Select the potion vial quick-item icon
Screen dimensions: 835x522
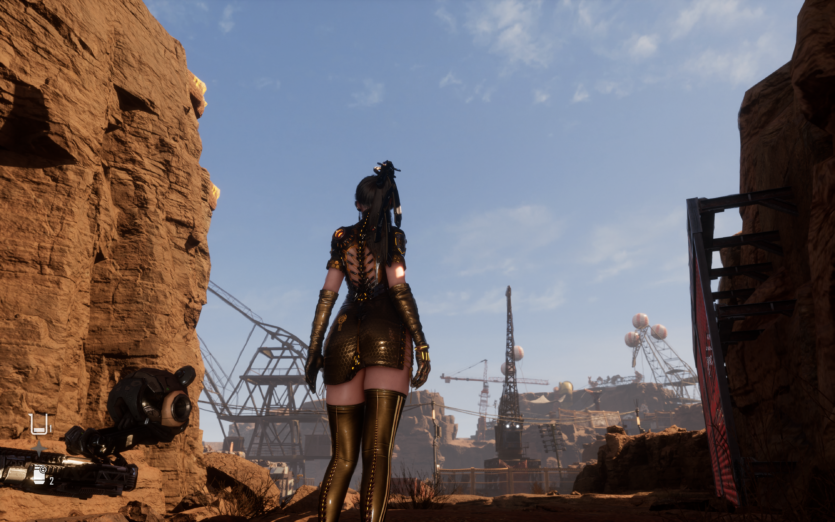[x=40, y=425]
